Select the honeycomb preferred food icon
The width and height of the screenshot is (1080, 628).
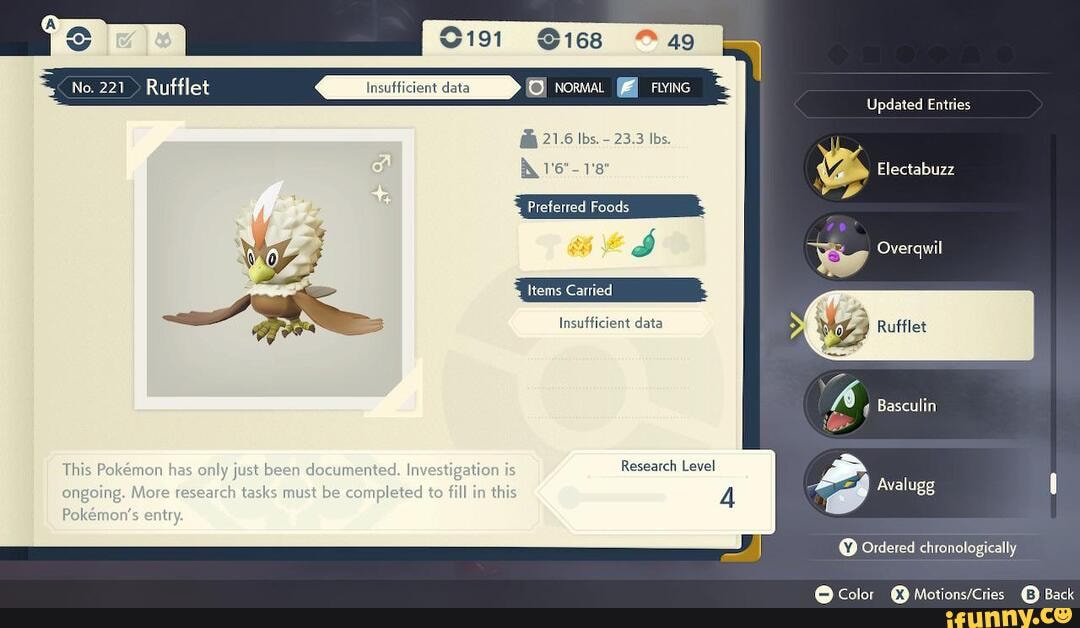click(x=580, y=243)
